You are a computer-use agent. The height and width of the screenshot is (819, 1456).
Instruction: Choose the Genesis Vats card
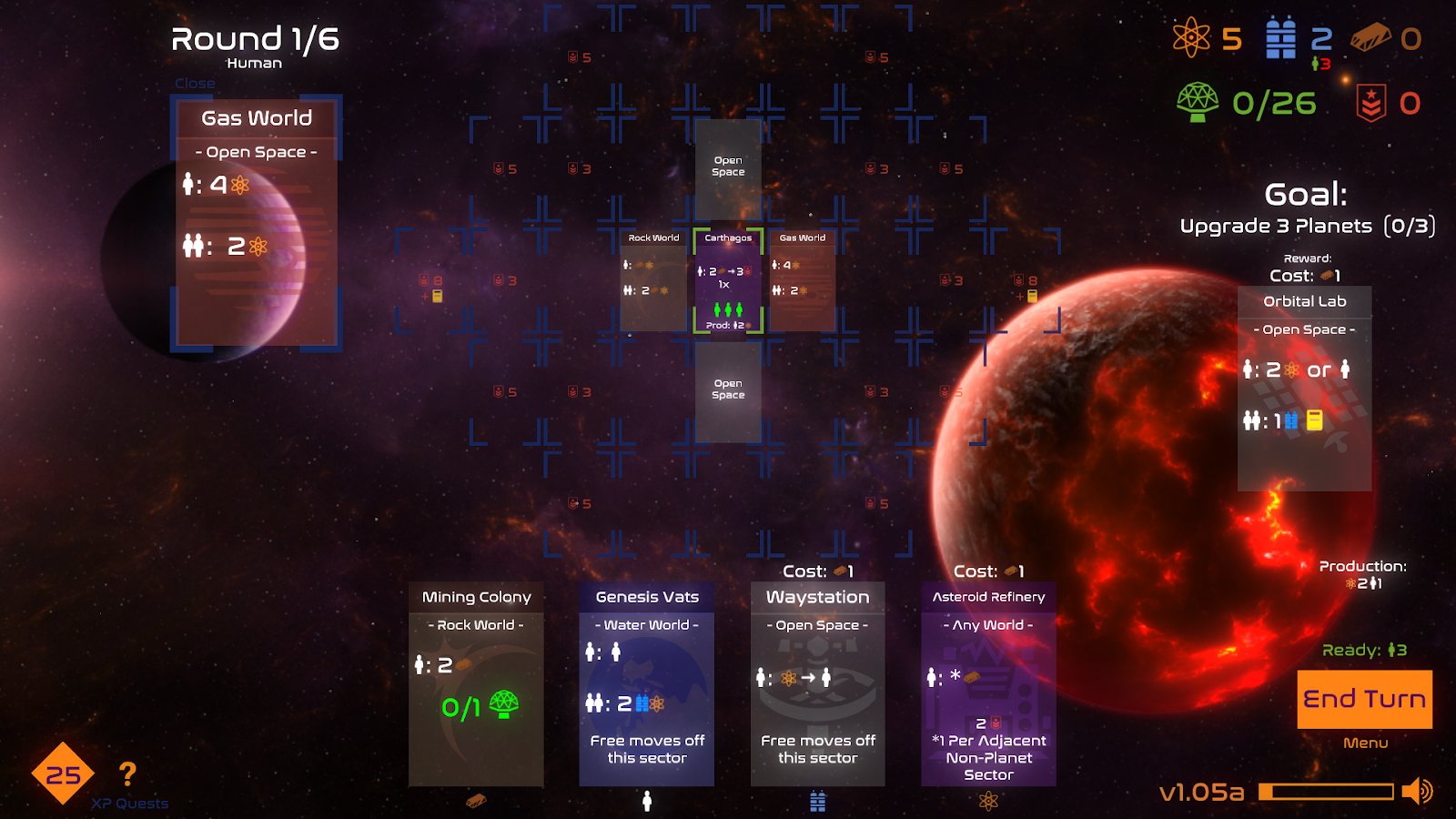(646, 683)
